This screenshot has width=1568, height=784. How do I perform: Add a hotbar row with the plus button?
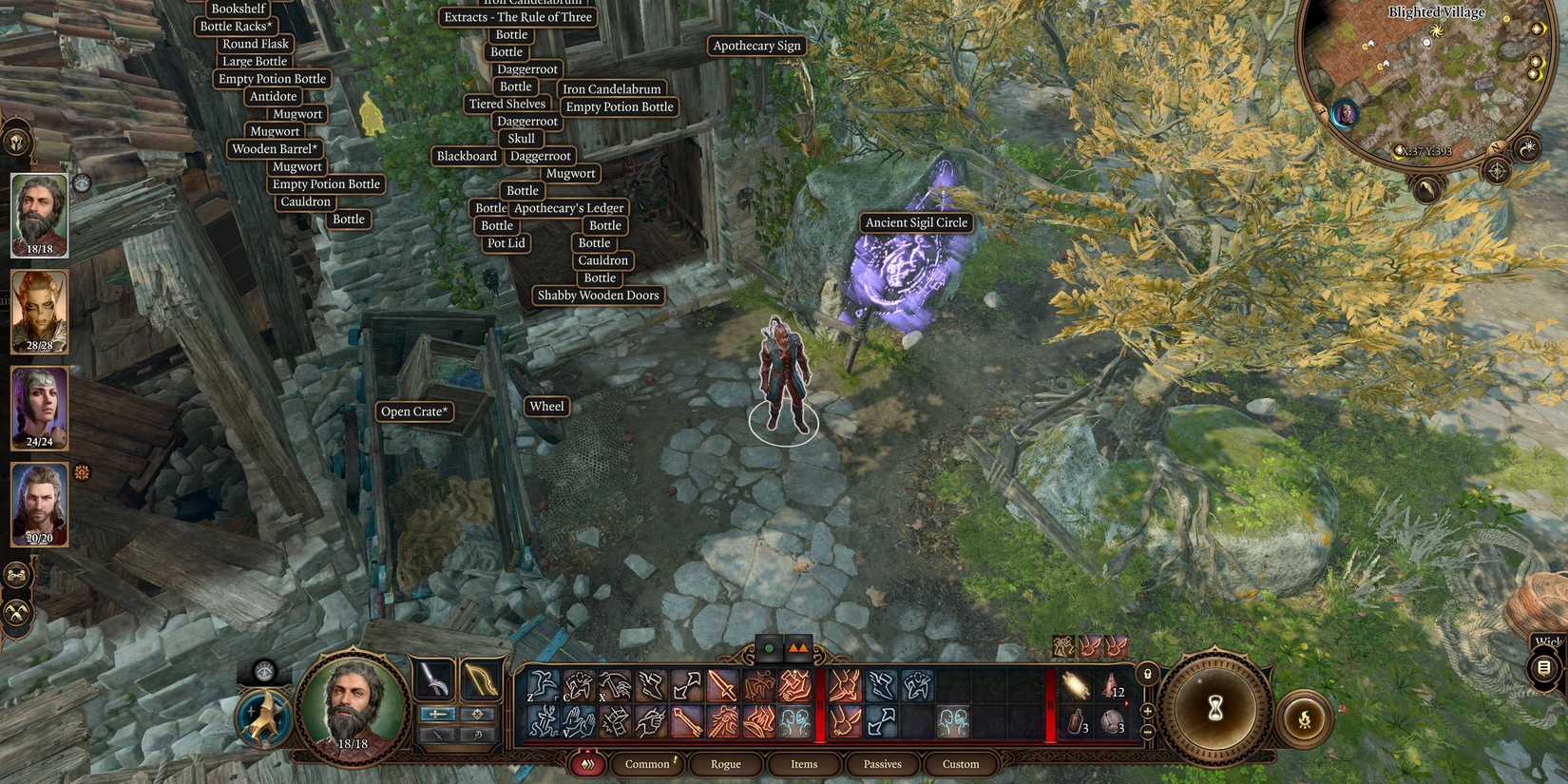[1147, 710]
